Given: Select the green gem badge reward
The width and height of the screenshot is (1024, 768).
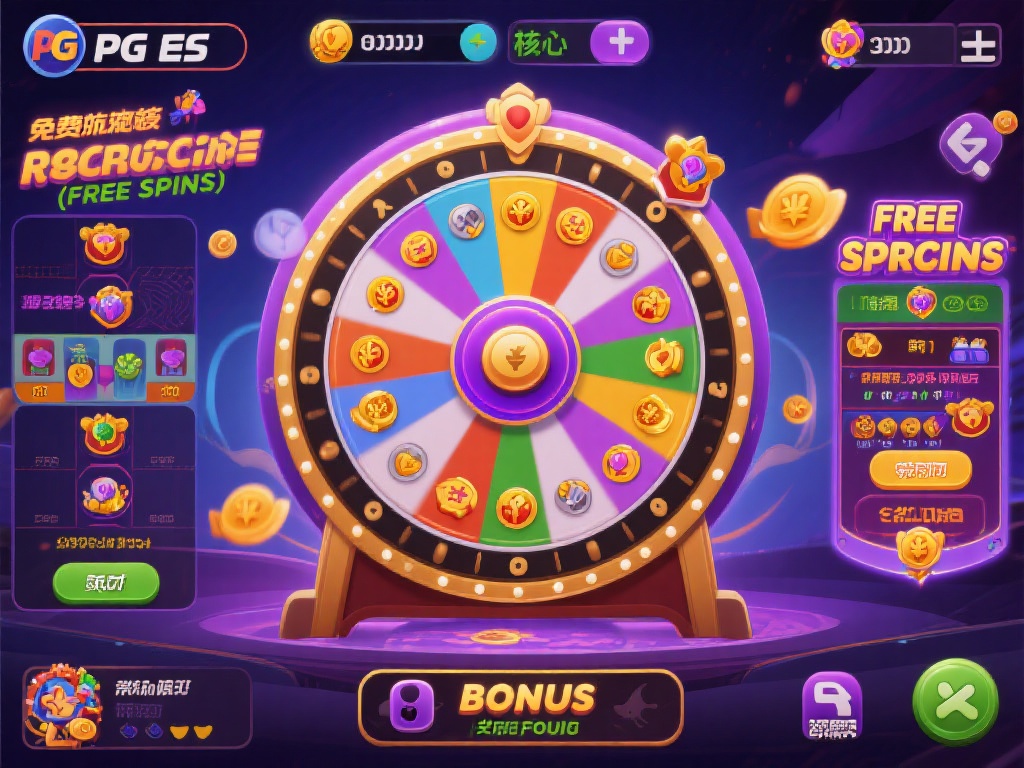Looking at the screenshot, I should pyautogui.click(x=104, y=431).
